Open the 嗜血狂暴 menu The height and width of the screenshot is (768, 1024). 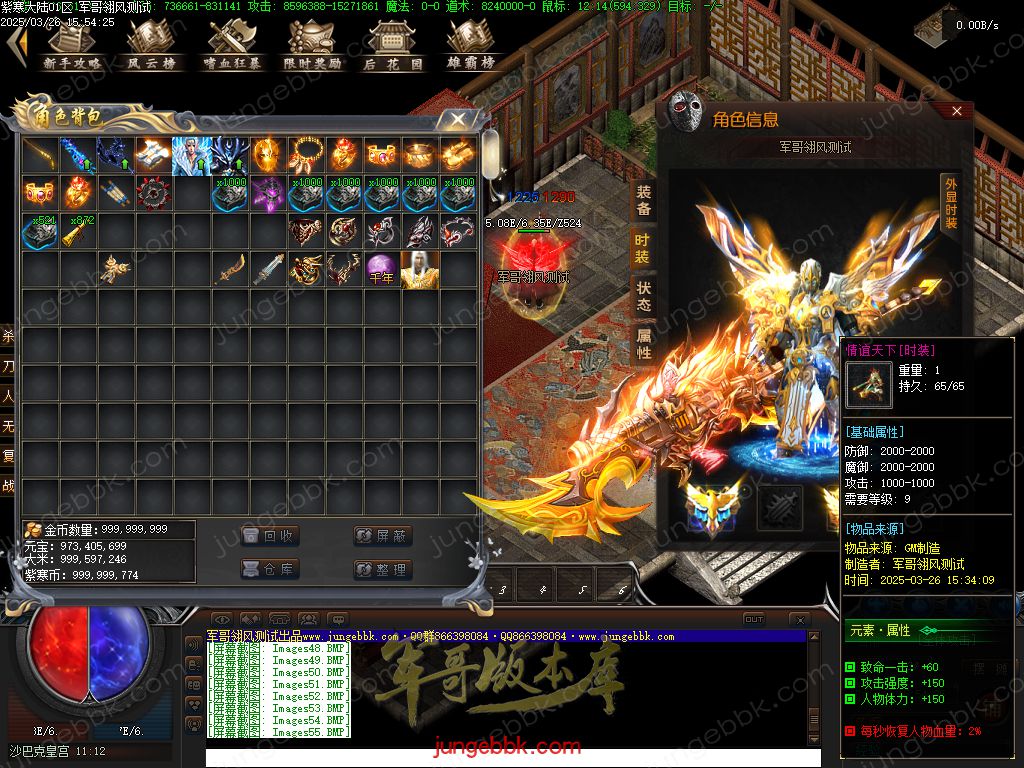(x=232, y=46)
